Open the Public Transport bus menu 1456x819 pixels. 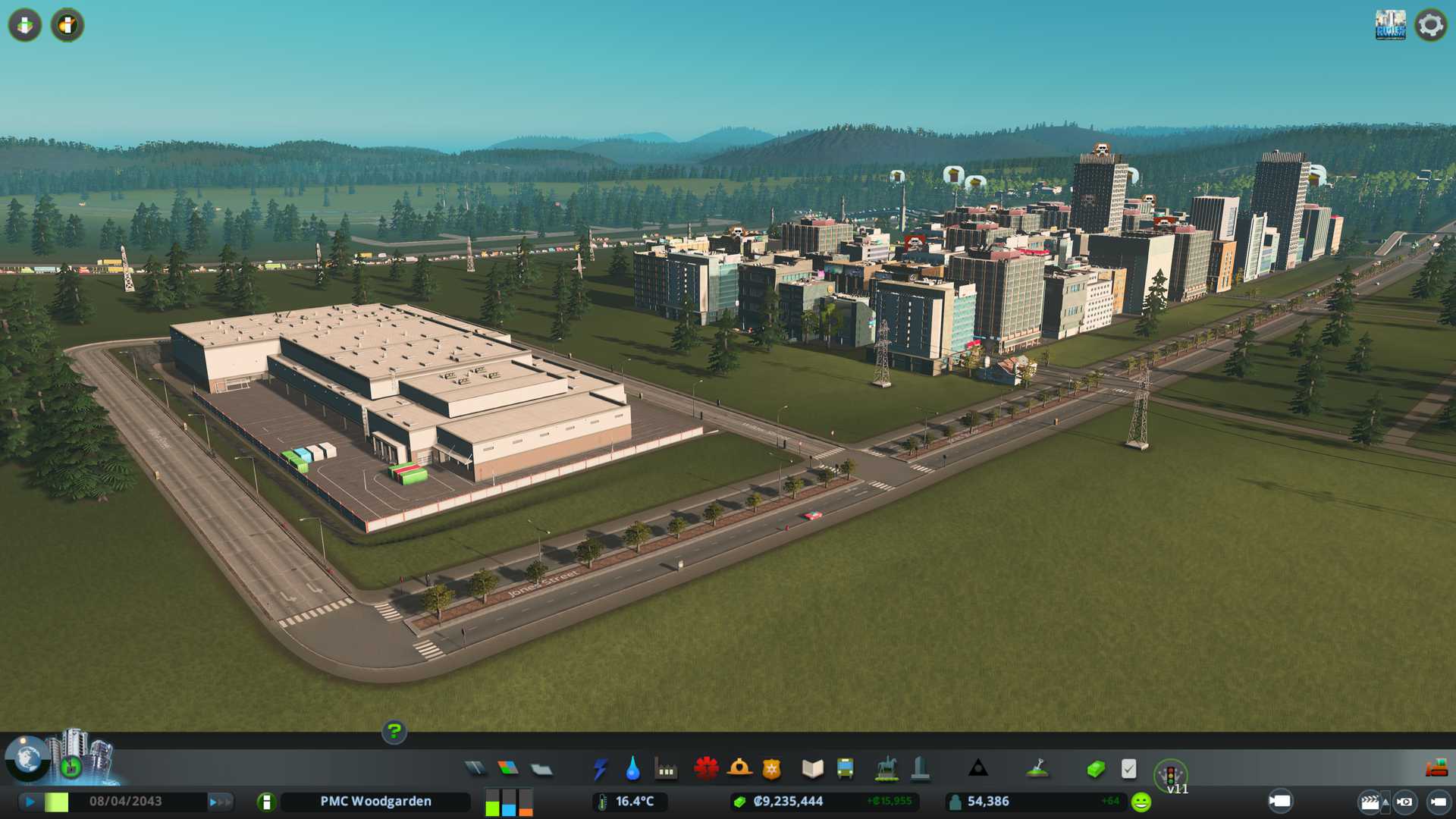click(845, 769)
